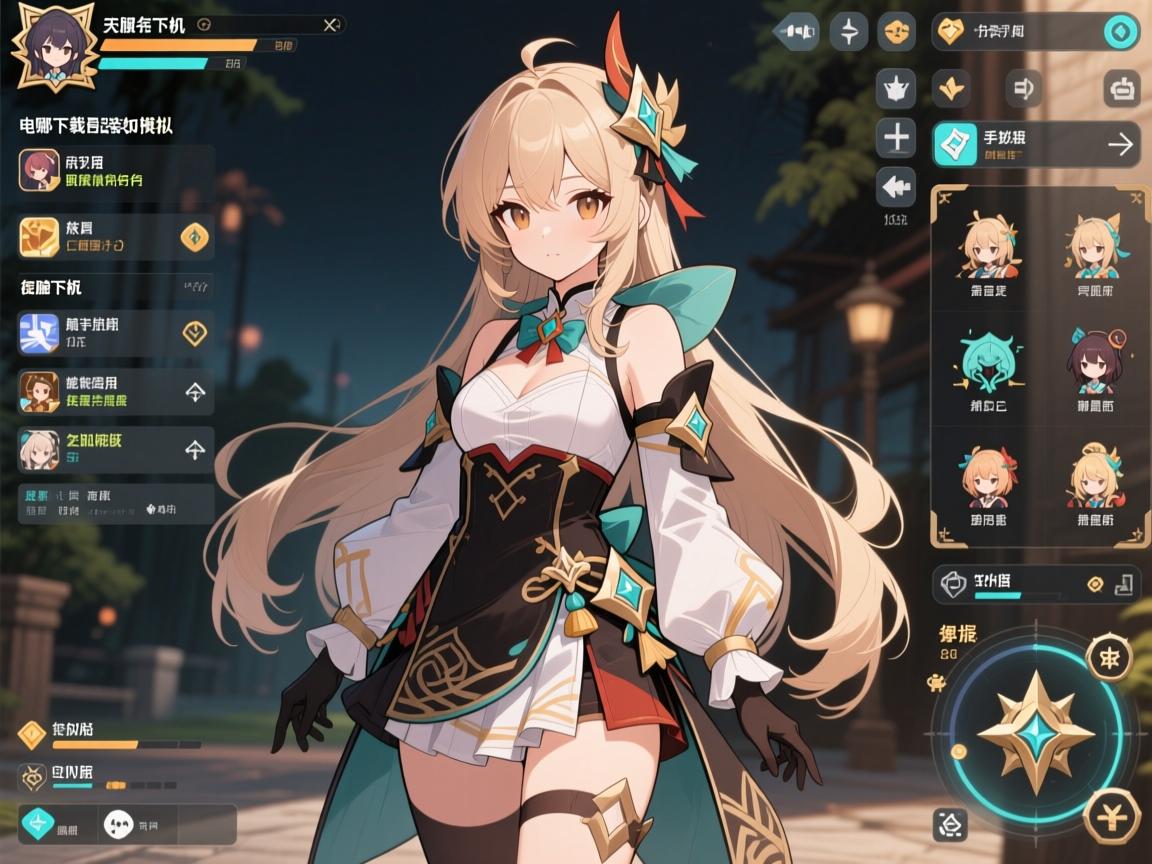Select the dark-haired girl portrait in grid
Viewport: 1152px width, 864px height.
coord(1095,362)
